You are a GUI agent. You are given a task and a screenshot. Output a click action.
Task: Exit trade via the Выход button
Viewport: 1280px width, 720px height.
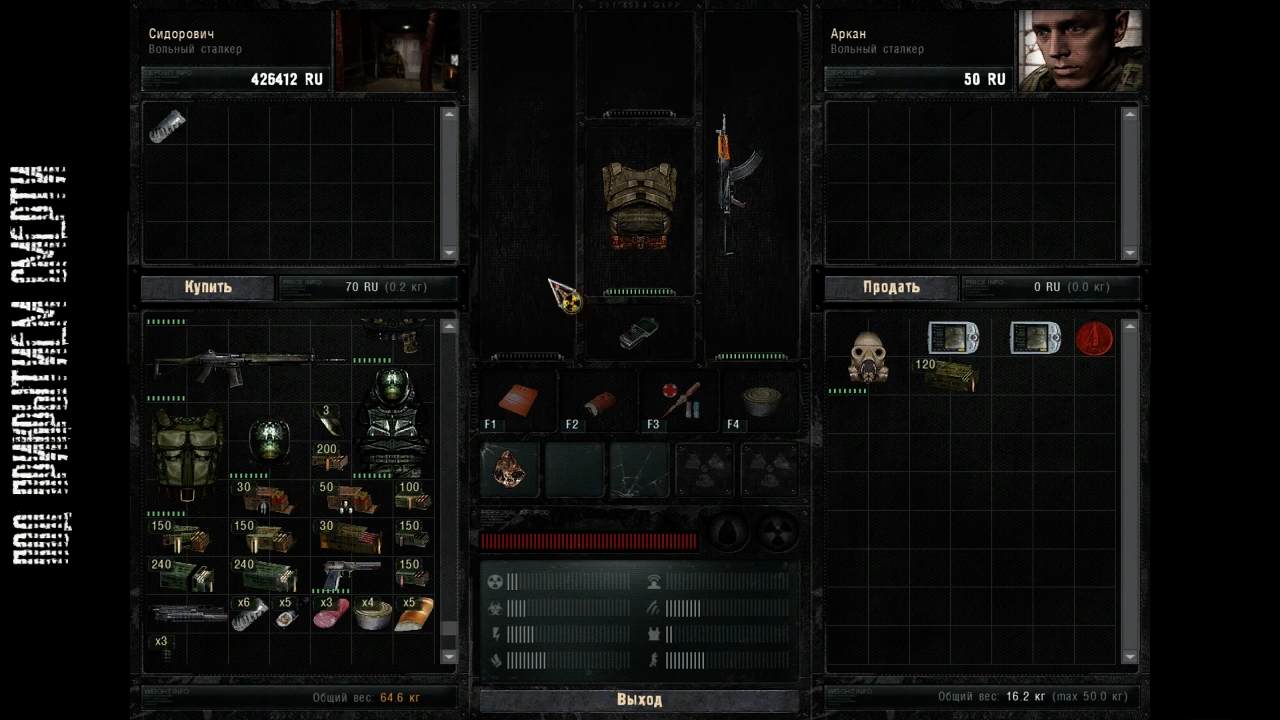639,700
